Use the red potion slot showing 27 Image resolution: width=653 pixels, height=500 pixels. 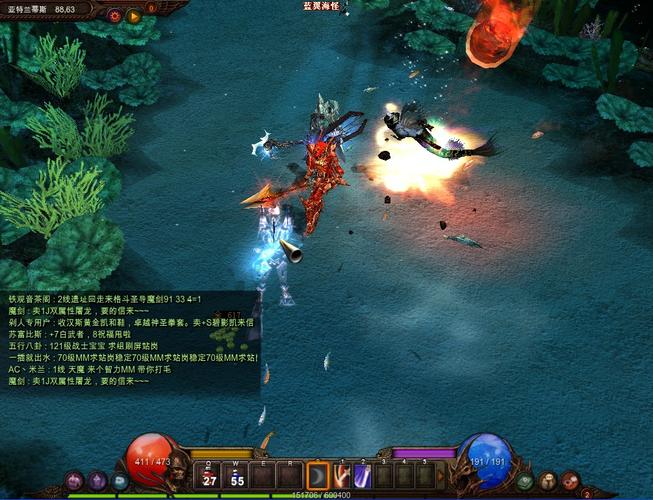[x=210, y=475]
